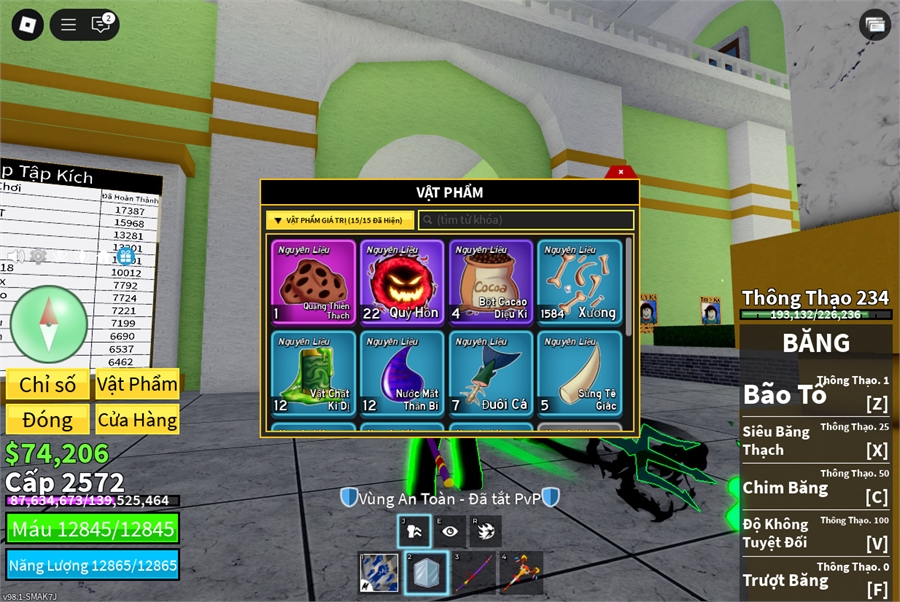900x602 pixels.
Task: Select the Xương bones item
Action: coord(580,282)
